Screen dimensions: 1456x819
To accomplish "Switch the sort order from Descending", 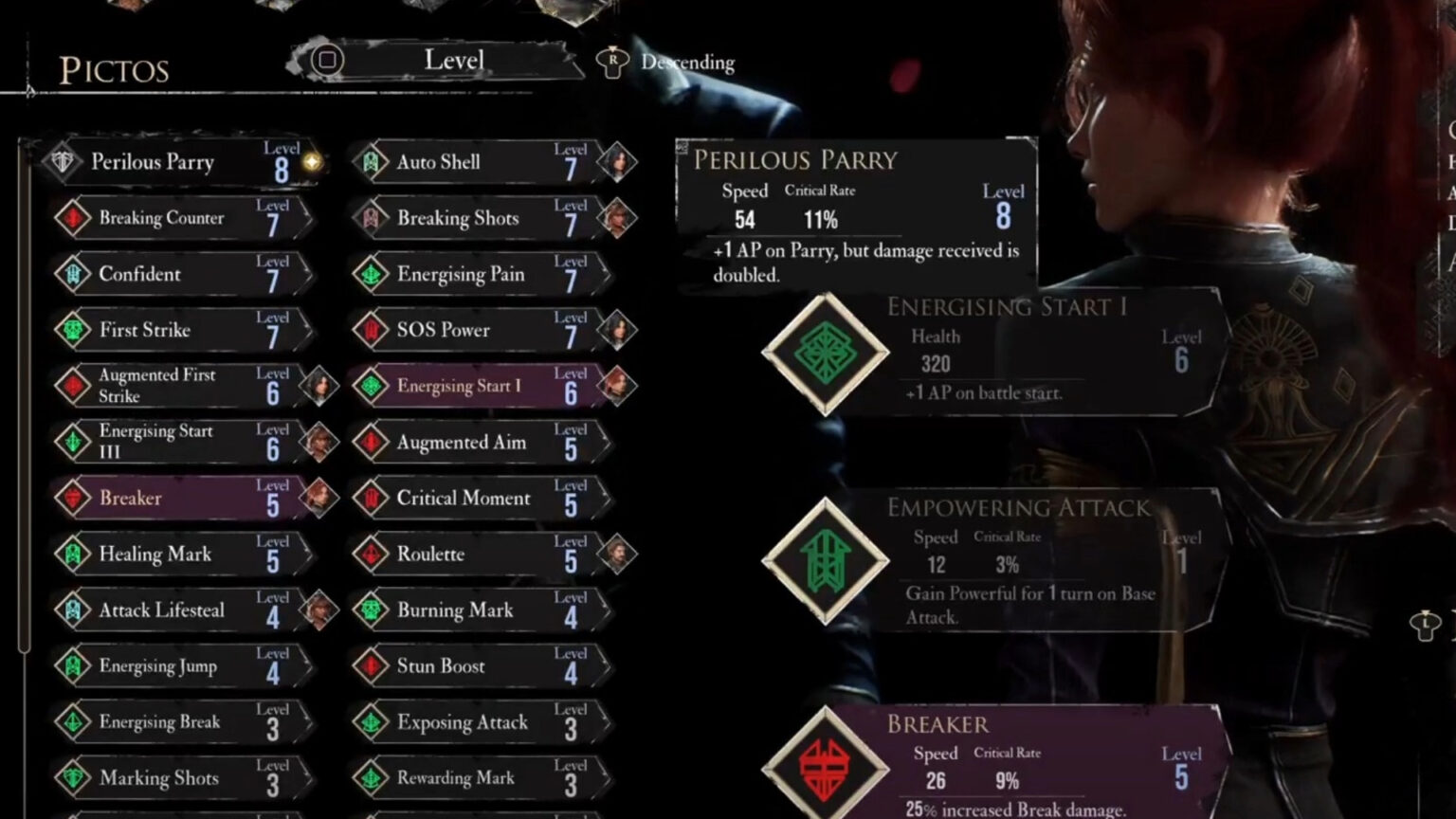I will pyautogui.click(x=686, y=62).
